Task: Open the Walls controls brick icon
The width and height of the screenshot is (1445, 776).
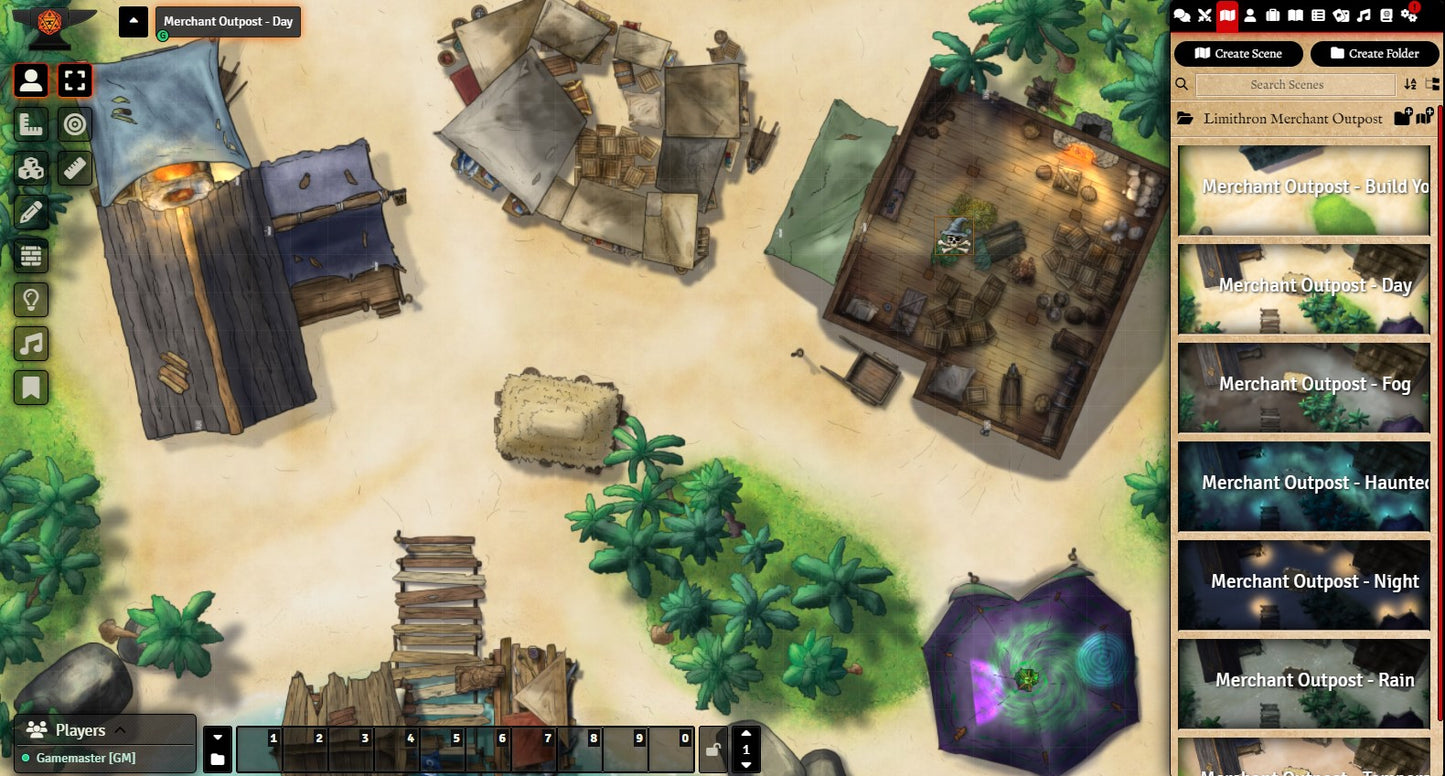Action: [x=31, y=256]
